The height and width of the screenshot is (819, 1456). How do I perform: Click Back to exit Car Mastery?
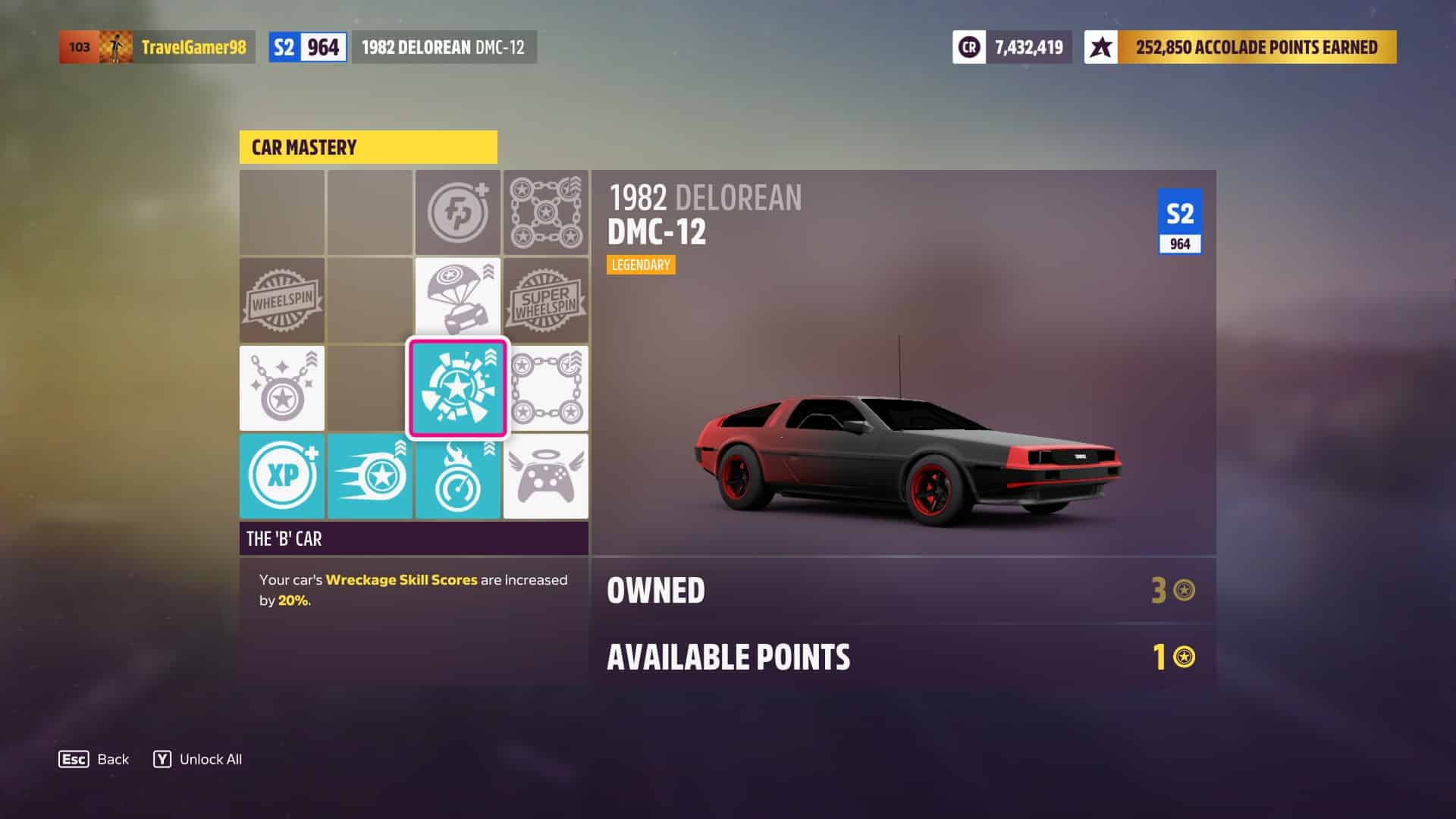pos(93,758)
